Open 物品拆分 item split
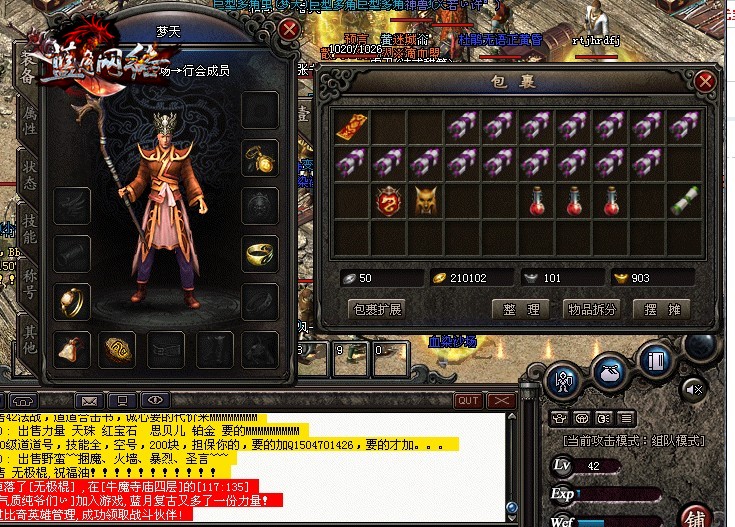The image size is (735, 527). [592, 309]
